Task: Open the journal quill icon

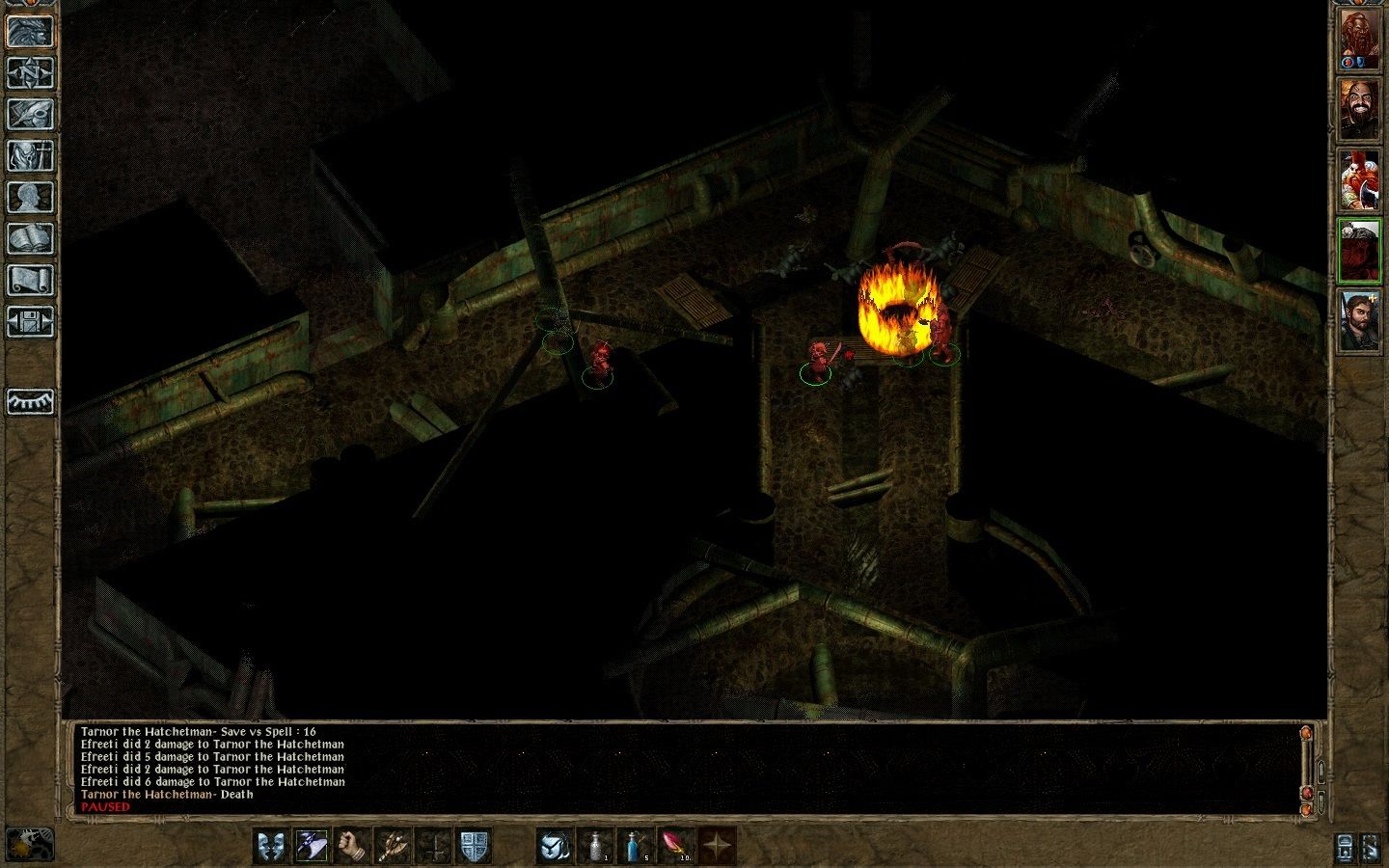Action: click(x=30, y=114)
